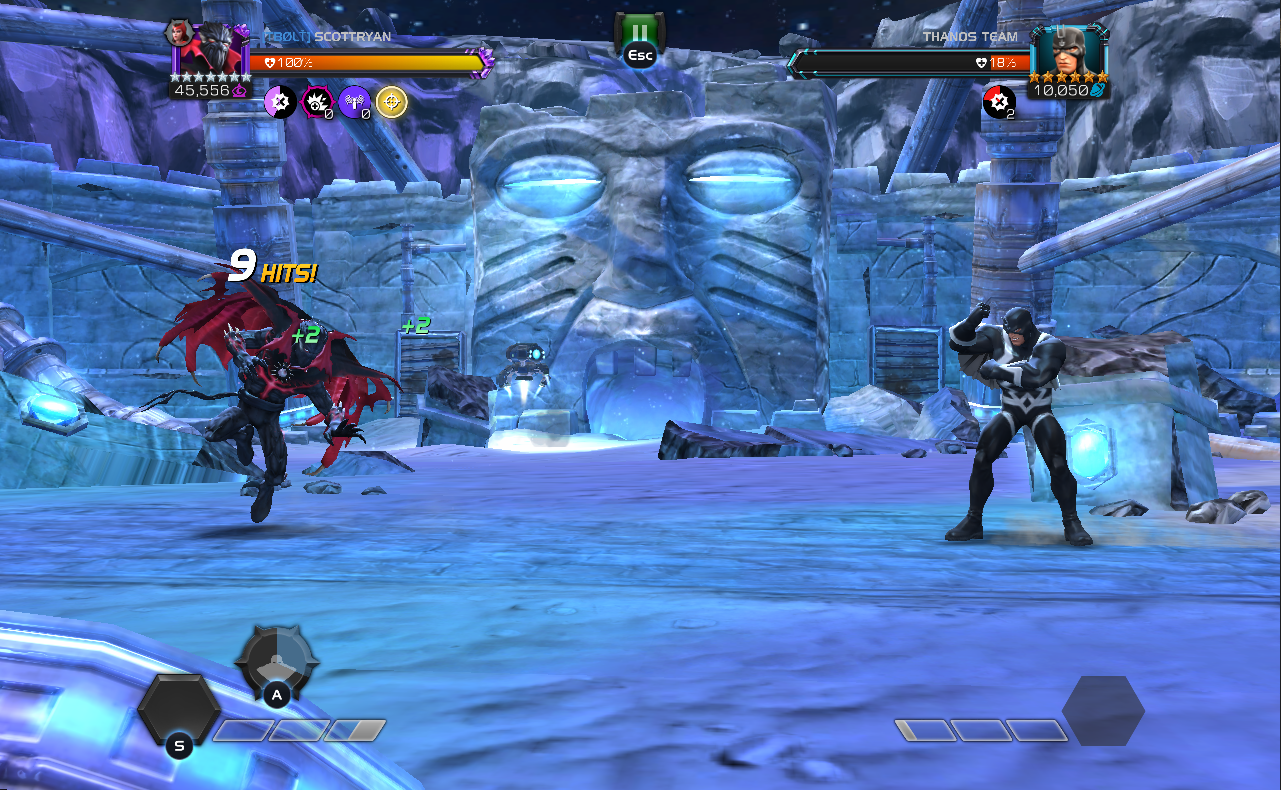Inspect the half-purple half-black buff icon

(x=280, y=101)
